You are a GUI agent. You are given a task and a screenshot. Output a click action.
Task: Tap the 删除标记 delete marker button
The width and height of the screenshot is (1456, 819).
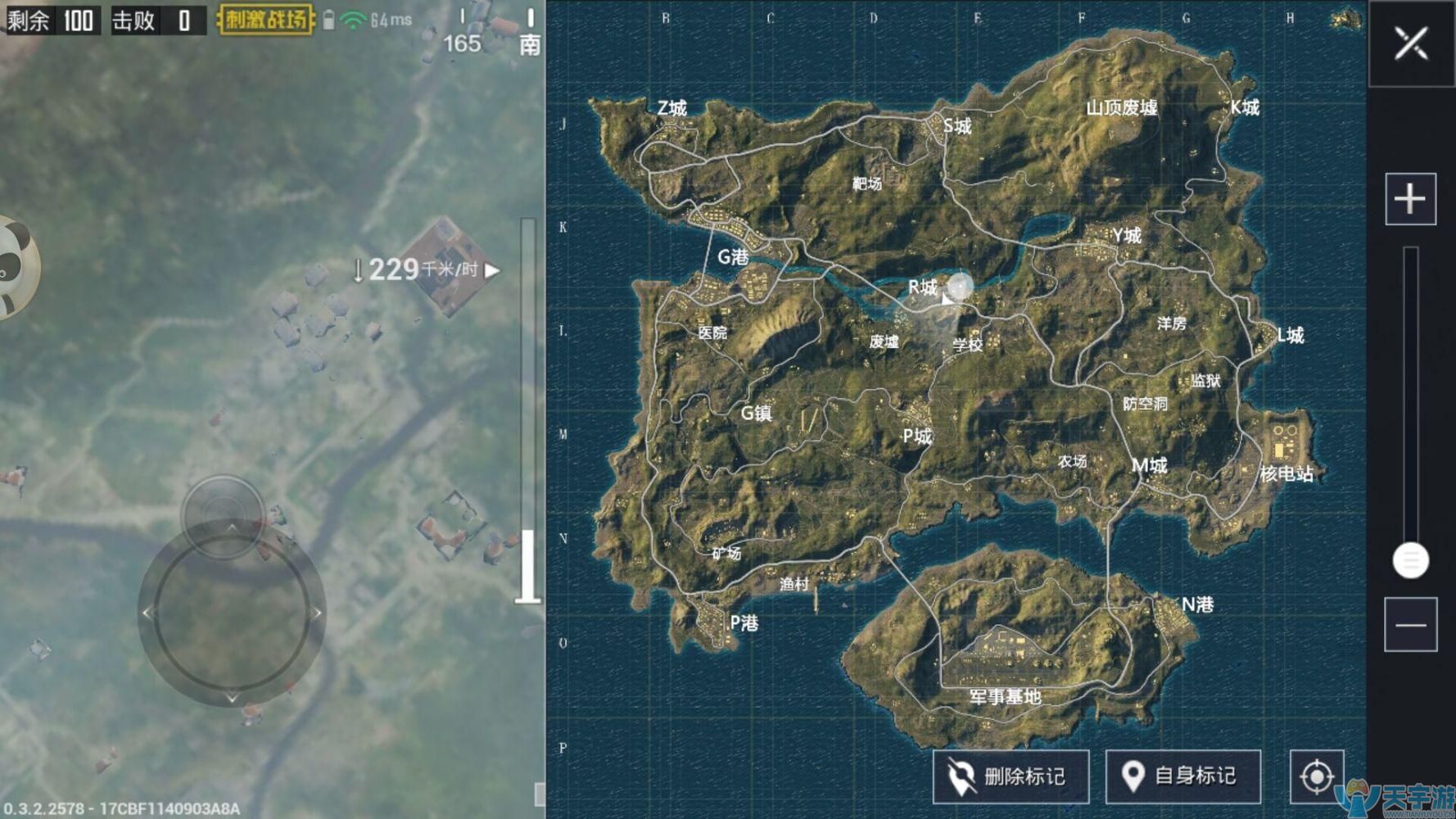[x=1011, y=776]
